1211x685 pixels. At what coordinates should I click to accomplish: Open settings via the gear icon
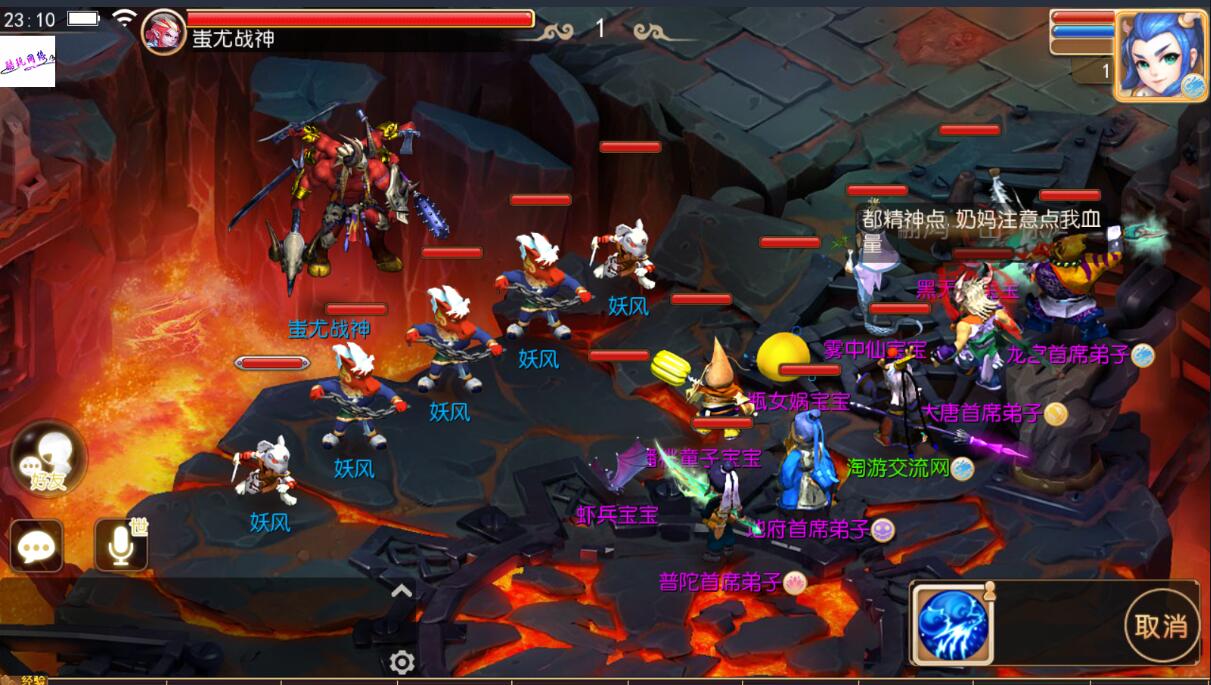(402, 662)
